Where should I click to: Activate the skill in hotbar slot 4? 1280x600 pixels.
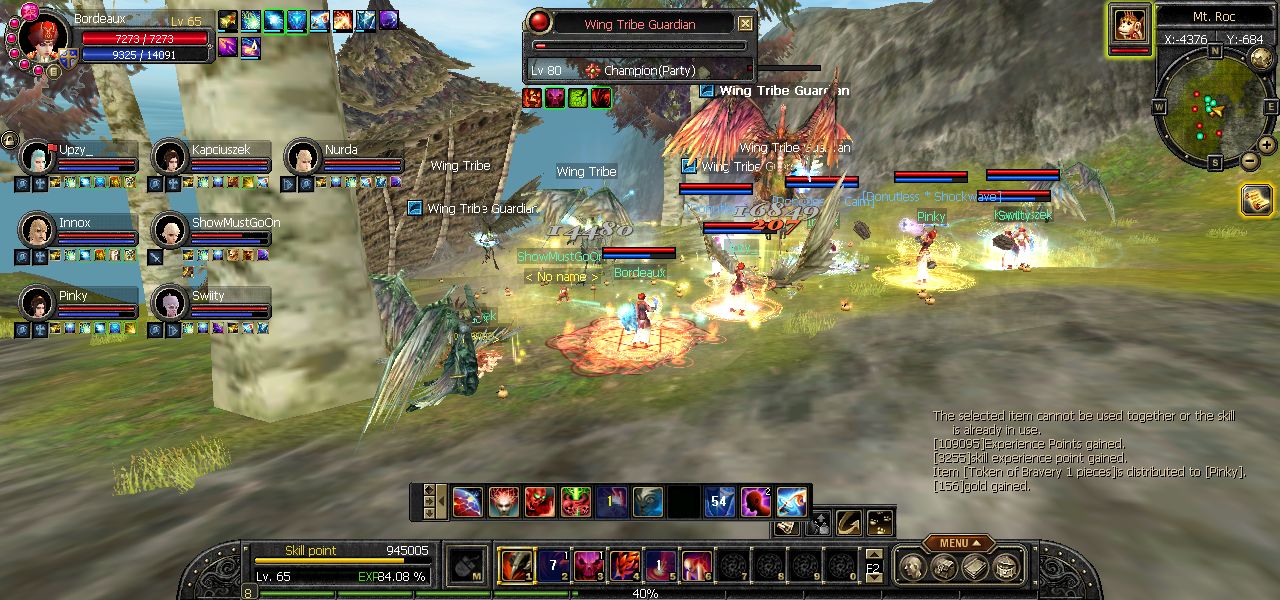coord(625,566)
